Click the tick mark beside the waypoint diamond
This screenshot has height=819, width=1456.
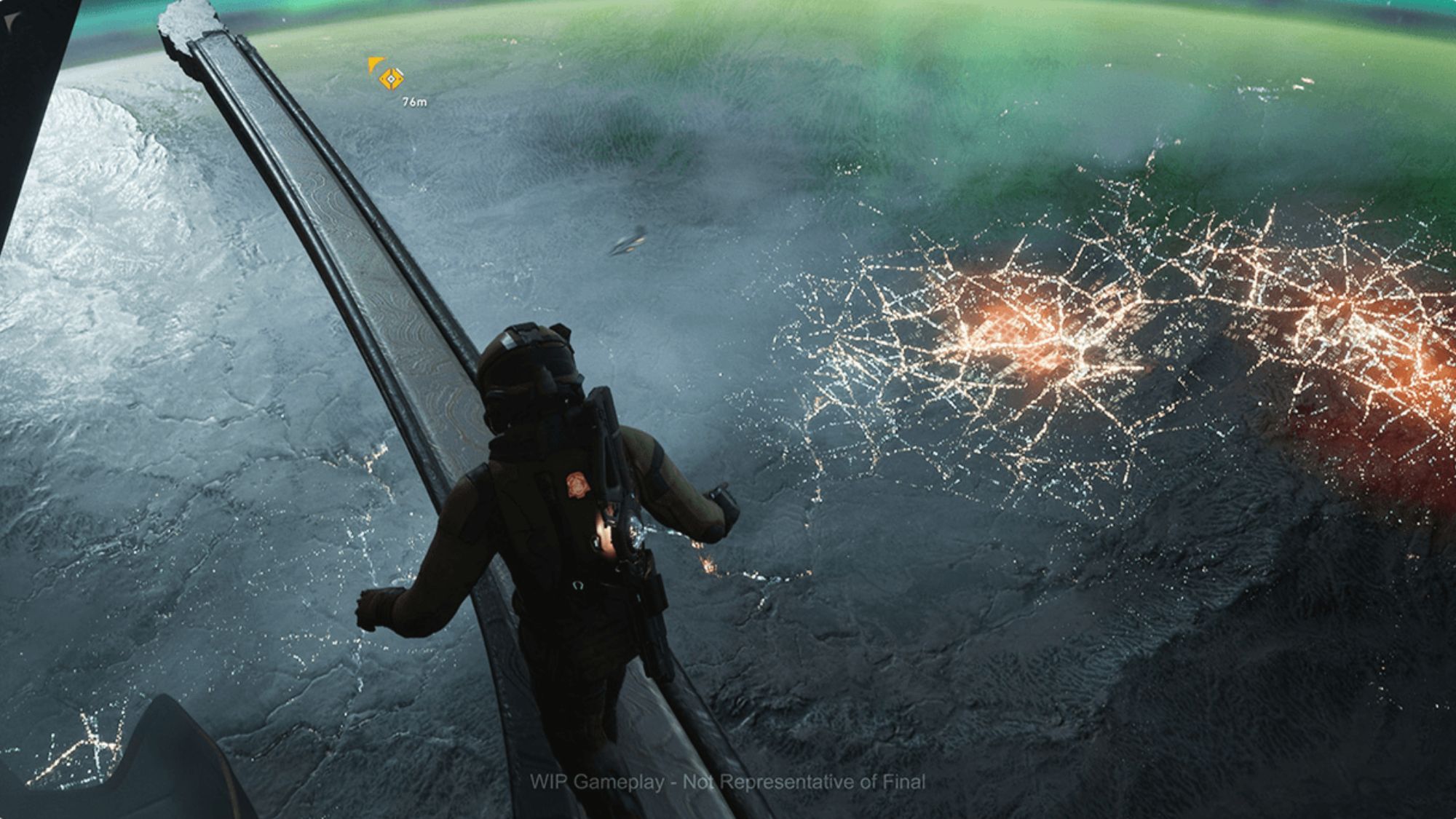pos(400,71)
